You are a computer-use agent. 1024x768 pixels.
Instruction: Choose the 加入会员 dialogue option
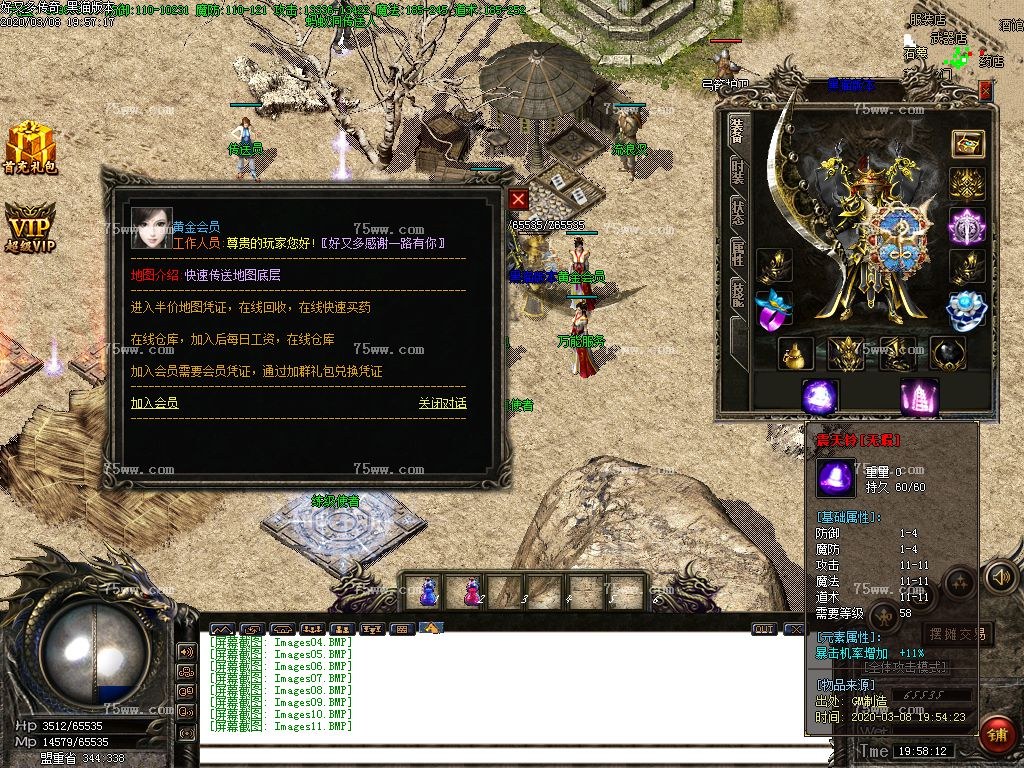click(154, 403)
